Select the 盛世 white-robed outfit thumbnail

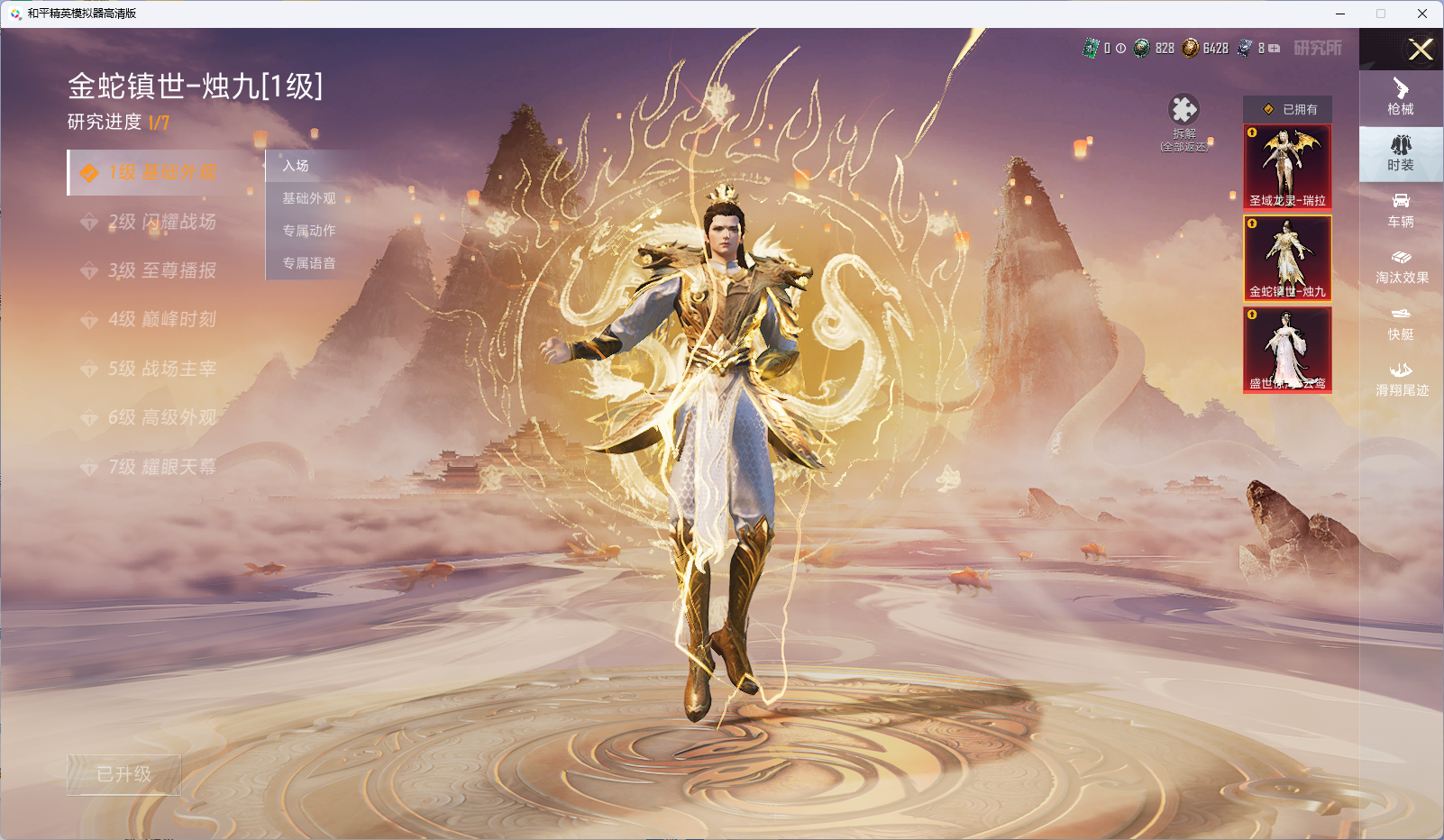pos(1287,349)
